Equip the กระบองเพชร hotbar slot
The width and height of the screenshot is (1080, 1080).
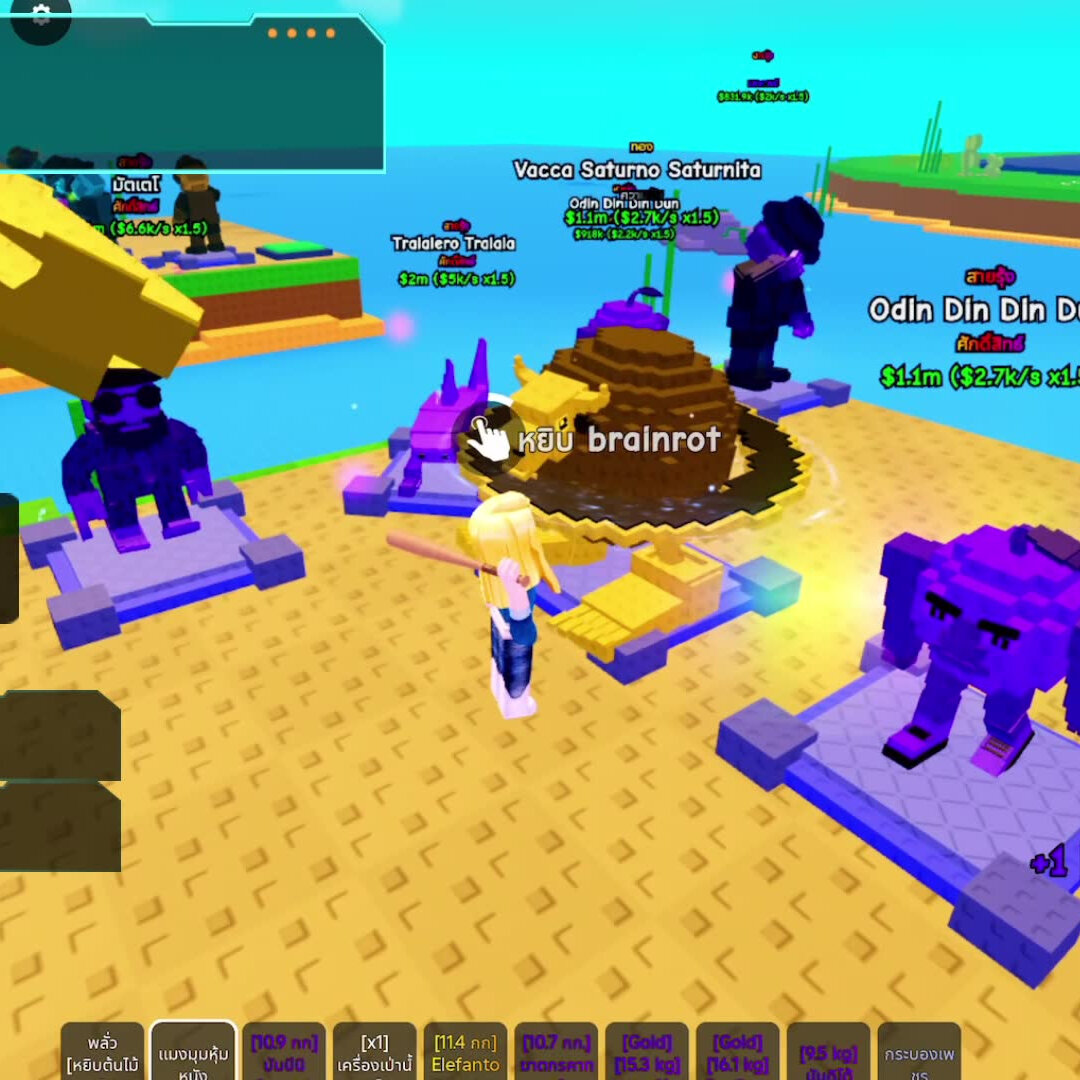918,1052
